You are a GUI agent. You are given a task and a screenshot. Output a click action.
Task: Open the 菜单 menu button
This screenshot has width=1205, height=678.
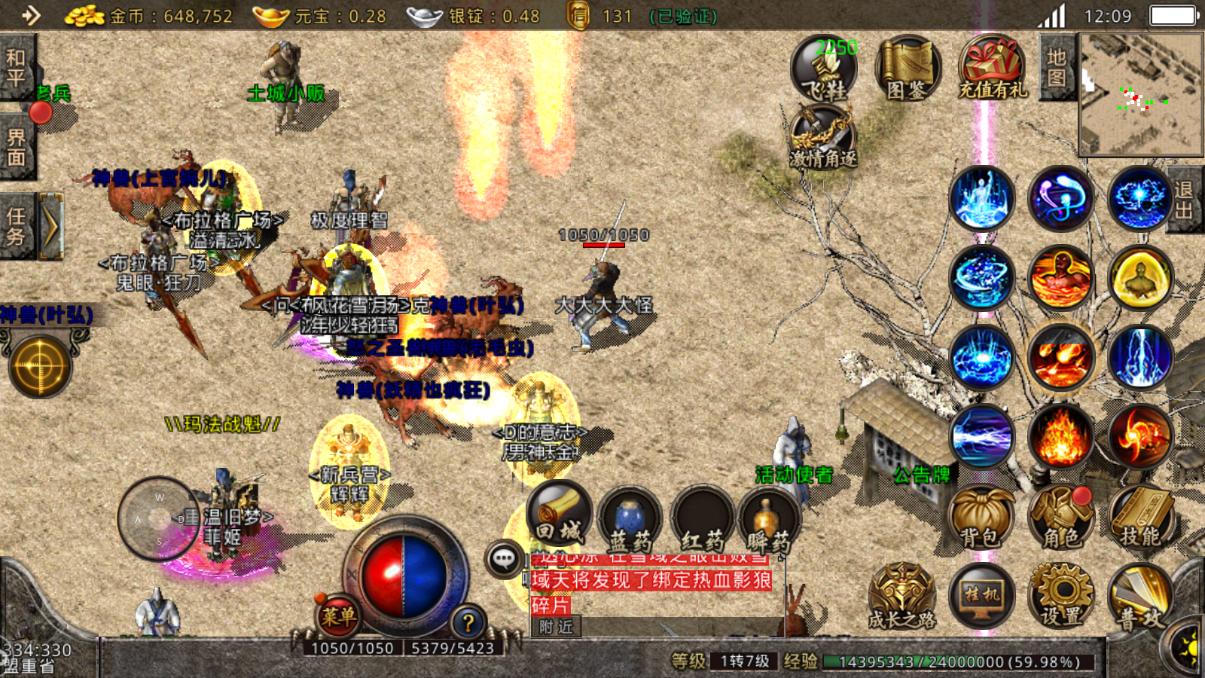tap(339, 617)
